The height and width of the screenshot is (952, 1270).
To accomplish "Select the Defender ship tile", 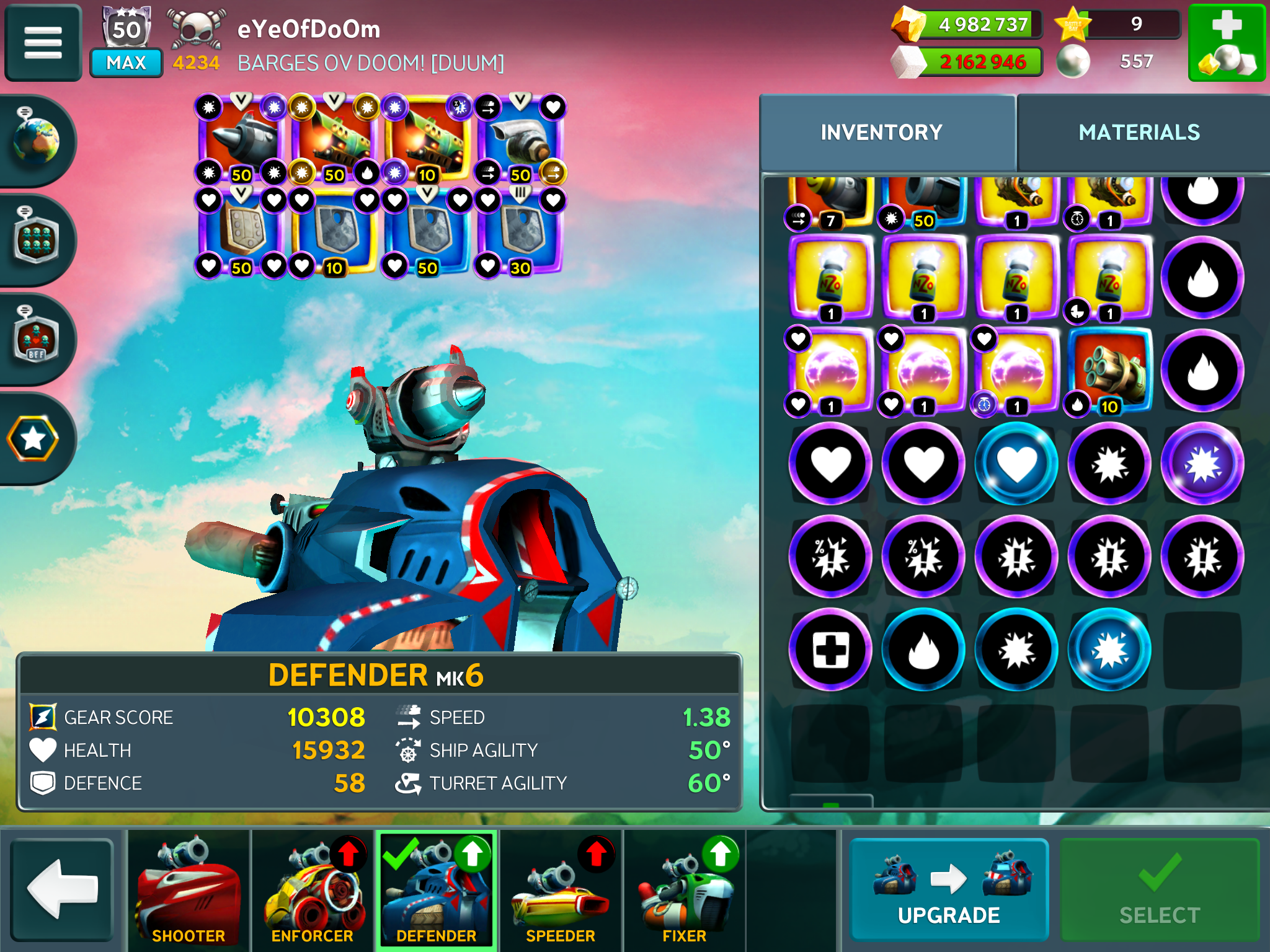I will coord(437,890).
